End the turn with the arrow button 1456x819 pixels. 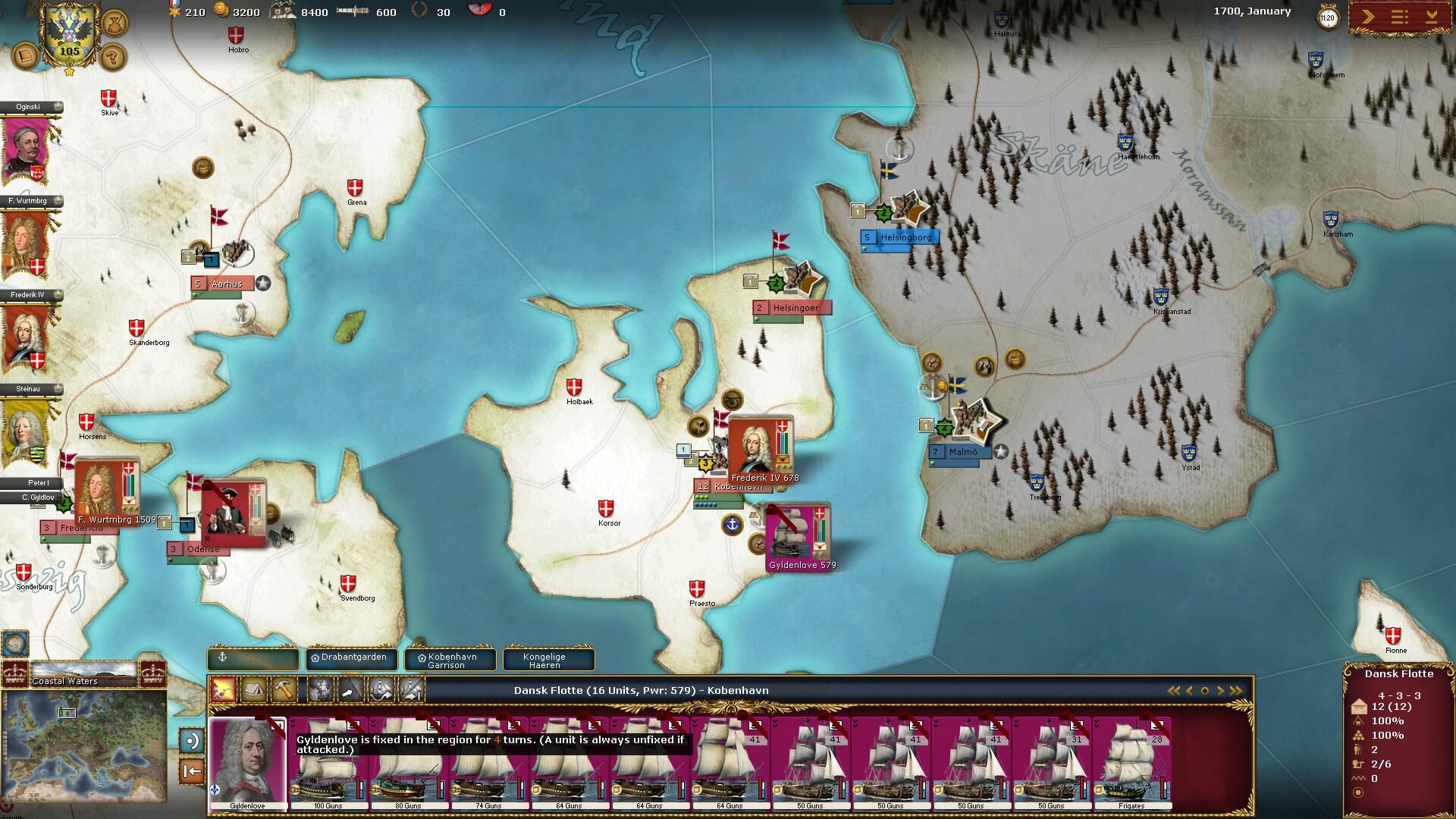(1368, 17)
